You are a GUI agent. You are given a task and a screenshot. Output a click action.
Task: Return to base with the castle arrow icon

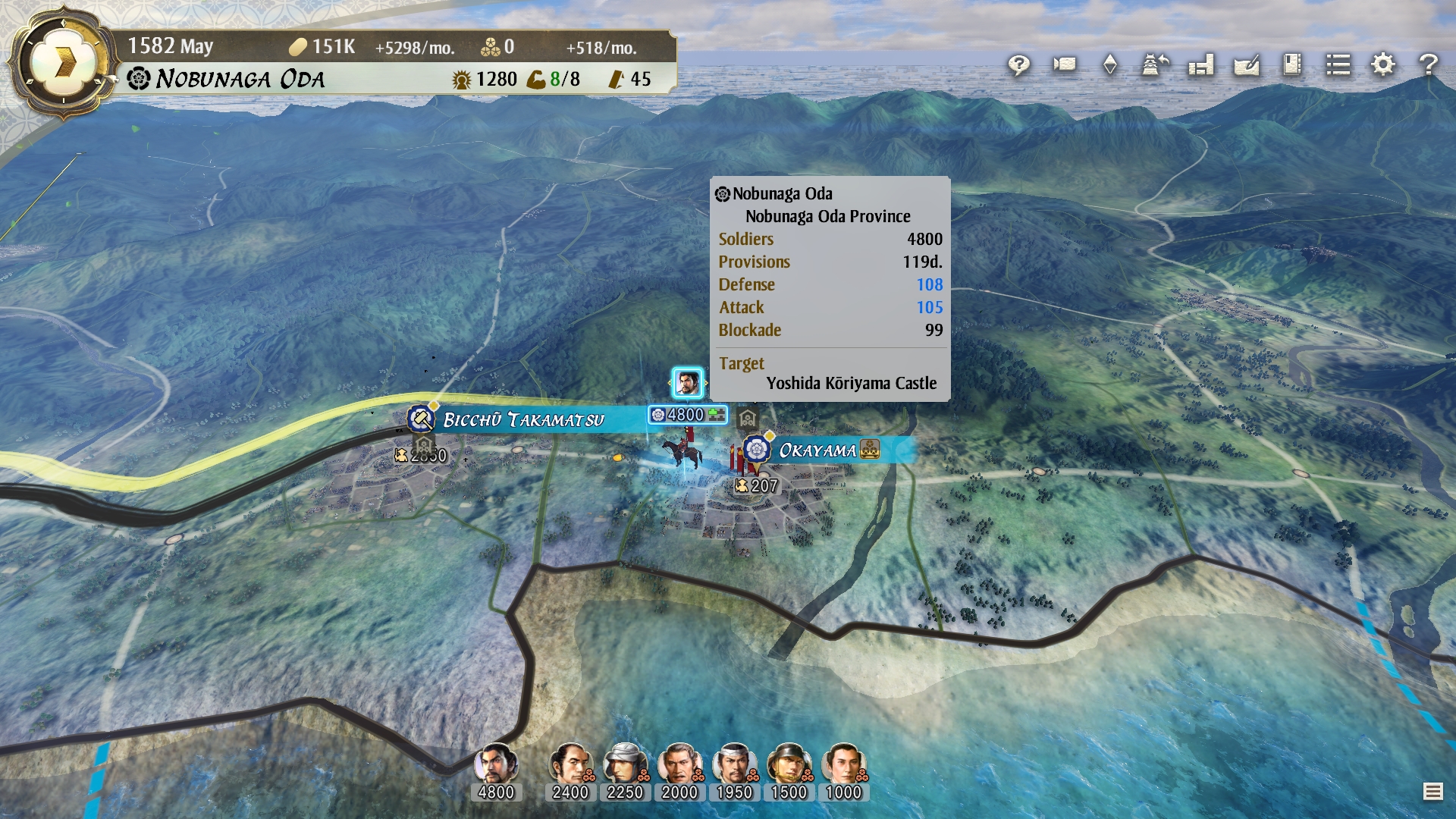pyautogui.click(x=1155, y=65)
